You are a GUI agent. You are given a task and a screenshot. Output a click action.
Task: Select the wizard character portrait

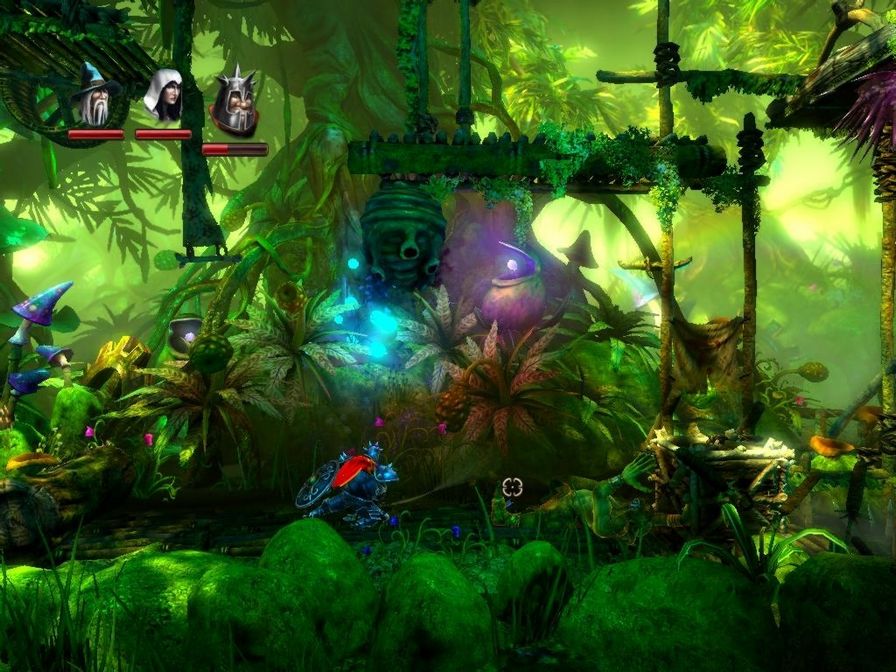click(95, 97)
